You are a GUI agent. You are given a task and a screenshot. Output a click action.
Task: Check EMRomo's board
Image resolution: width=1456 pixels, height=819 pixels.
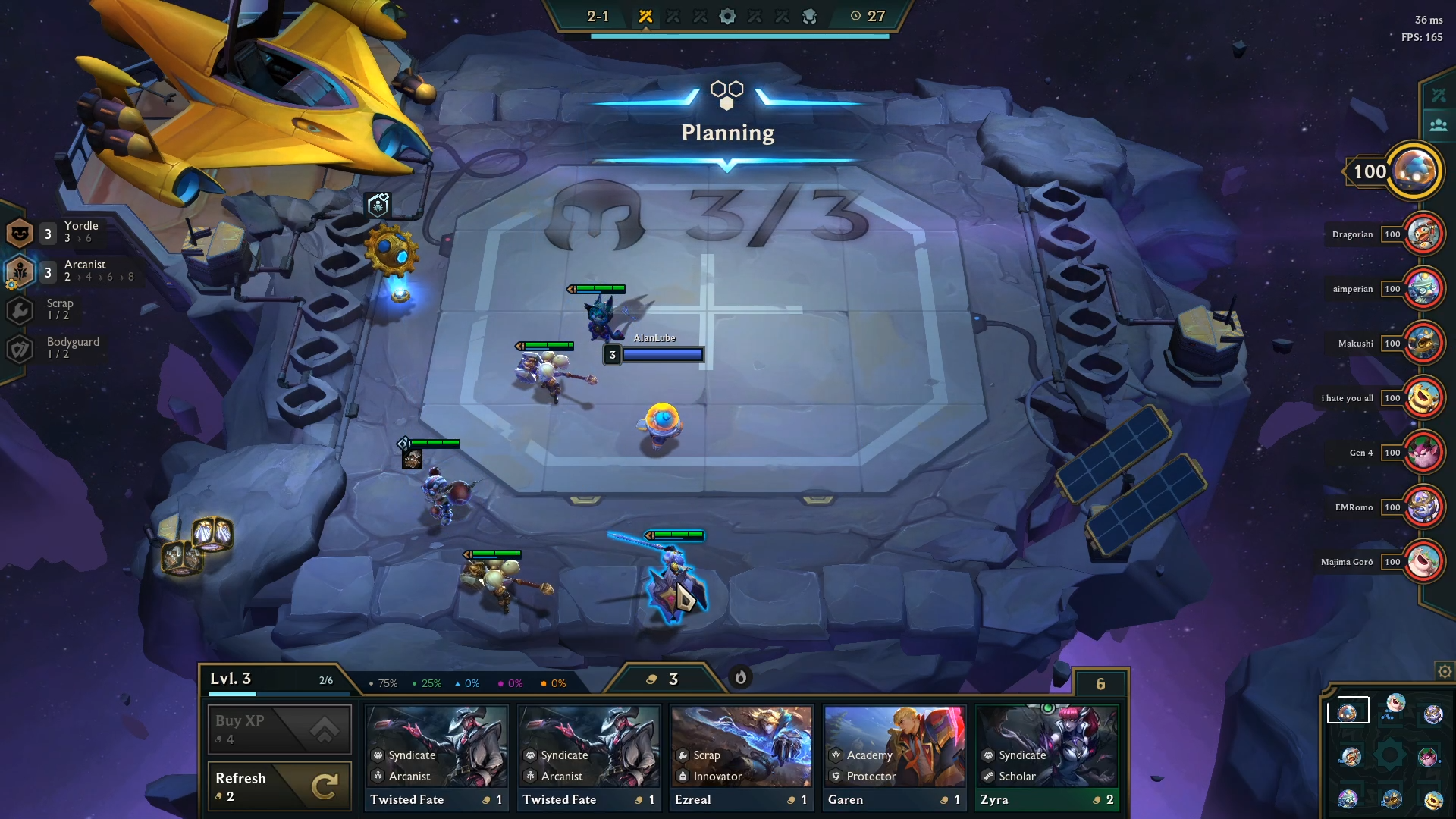[x=1423, y=507]
